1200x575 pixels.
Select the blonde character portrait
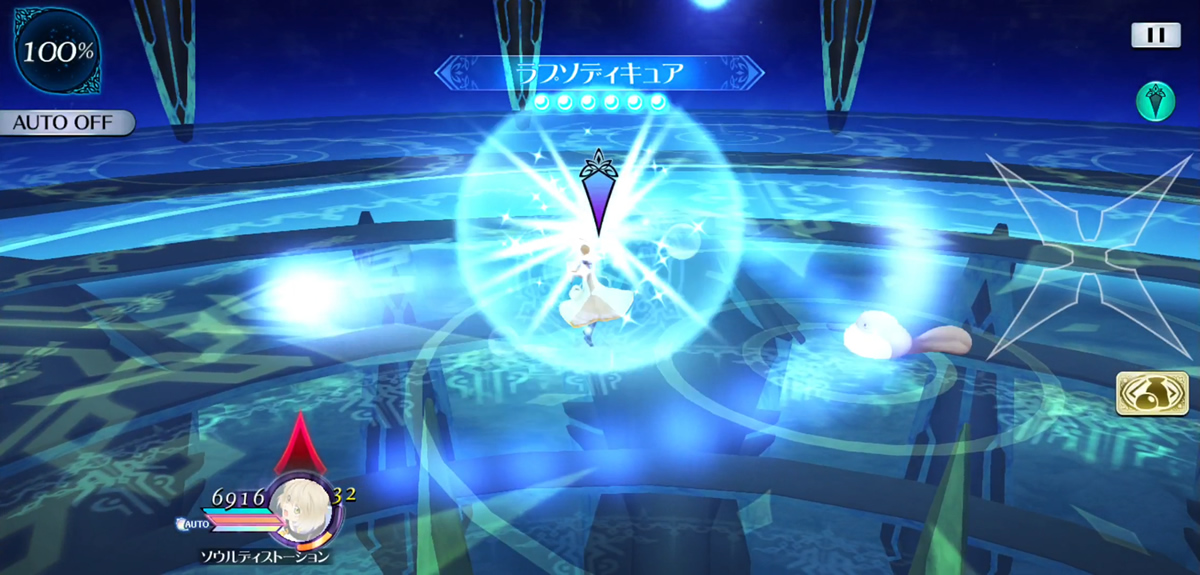pyautogui.click(x=301, y=505)
